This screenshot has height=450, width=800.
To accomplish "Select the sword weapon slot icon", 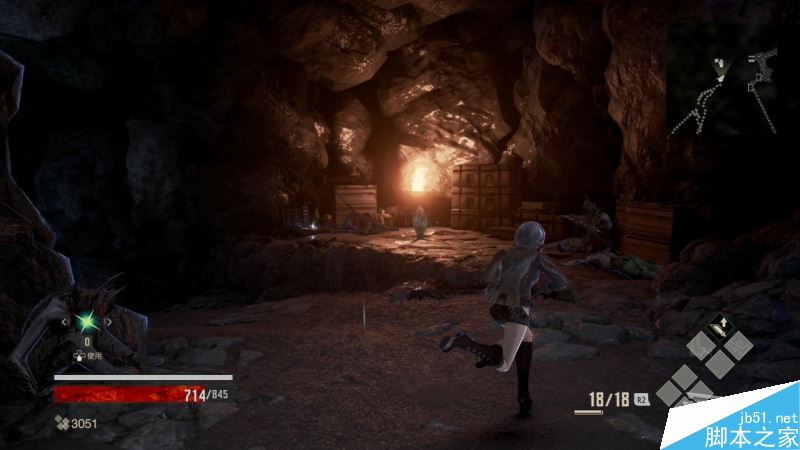I will pos(718,329).
